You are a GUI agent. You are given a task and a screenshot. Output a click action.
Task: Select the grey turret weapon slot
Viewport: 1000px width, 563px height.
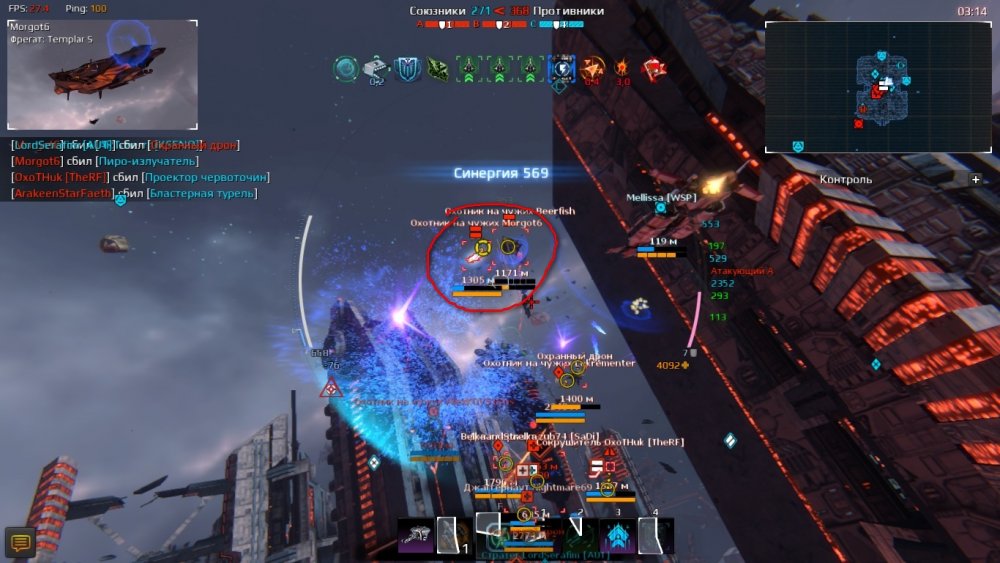[x=415, y=536]
